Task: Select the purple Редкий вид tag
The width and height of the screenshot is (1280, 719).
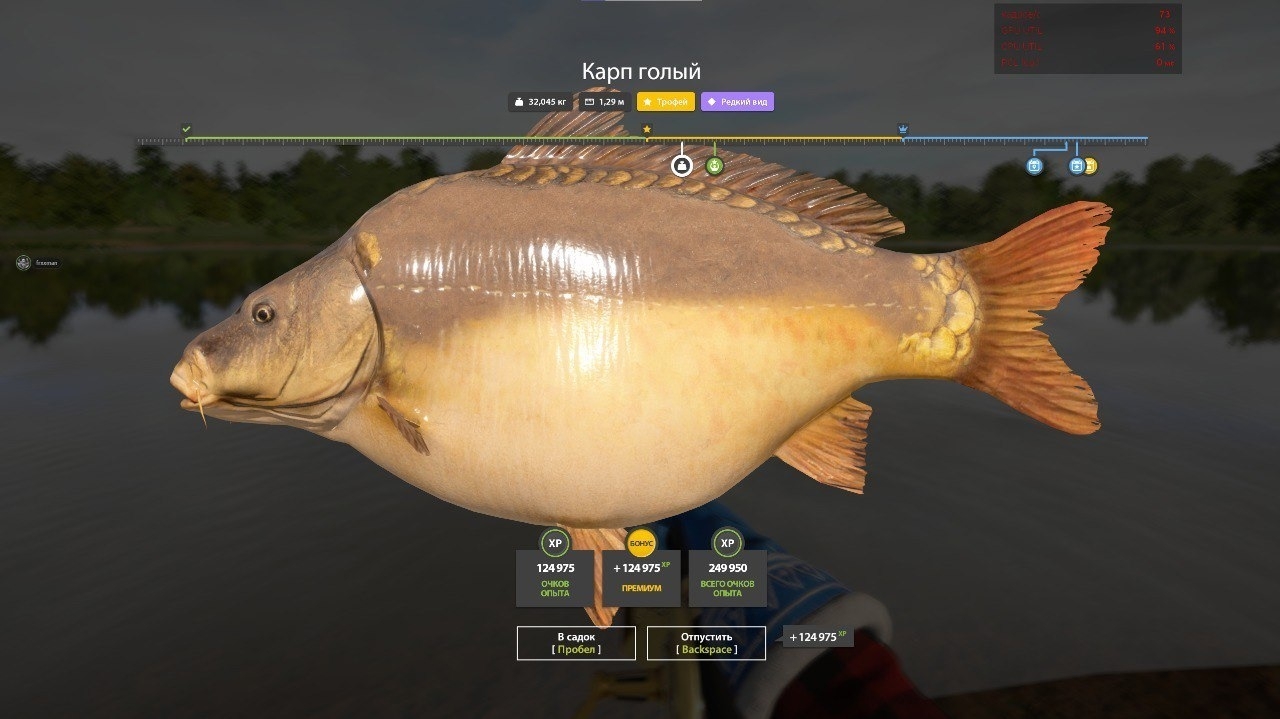Action: coord(737,102)
